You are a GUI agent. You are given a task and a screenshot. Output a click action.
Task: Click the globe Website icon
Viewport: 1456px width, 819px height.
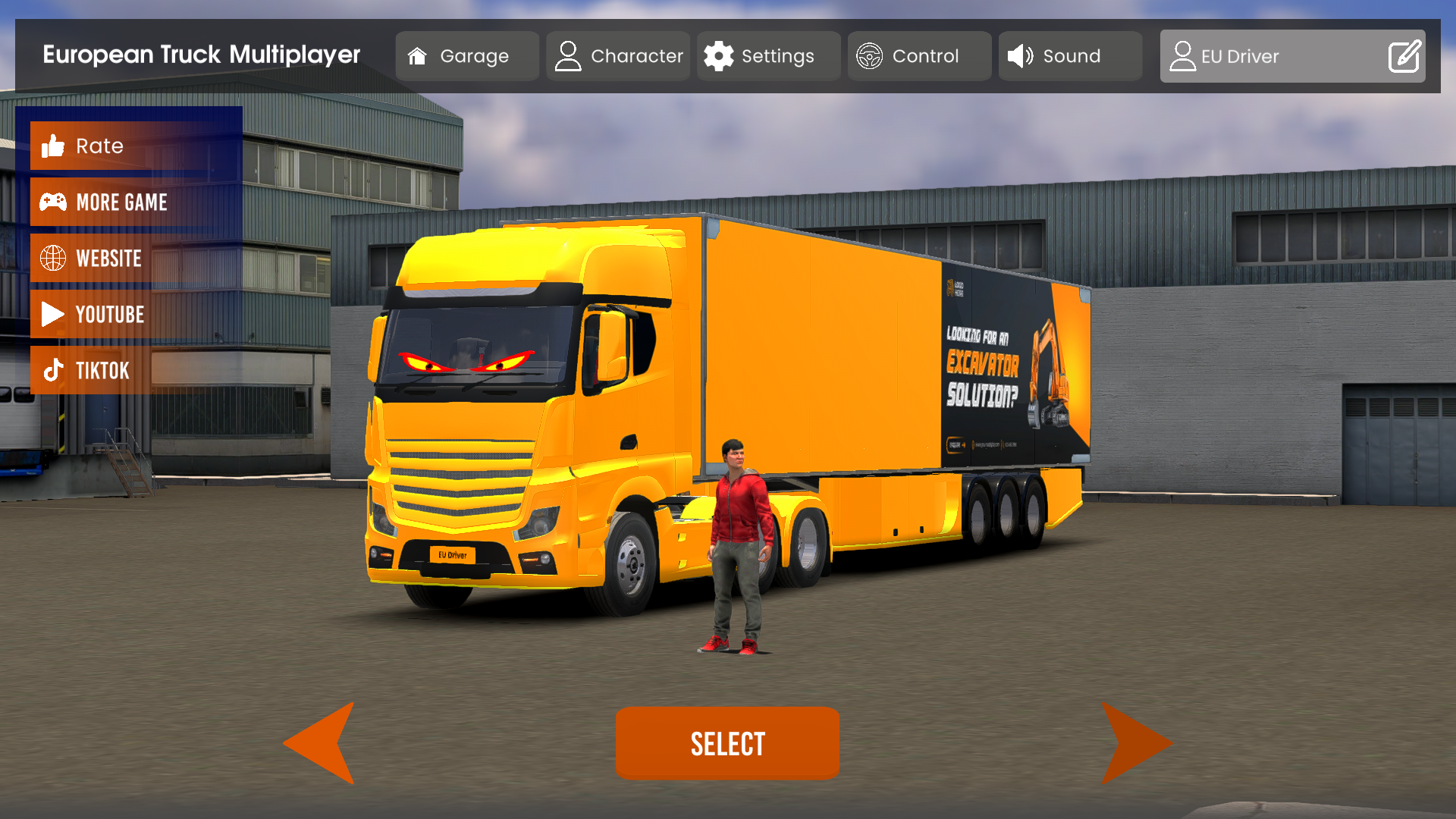(x=52, y=258)
